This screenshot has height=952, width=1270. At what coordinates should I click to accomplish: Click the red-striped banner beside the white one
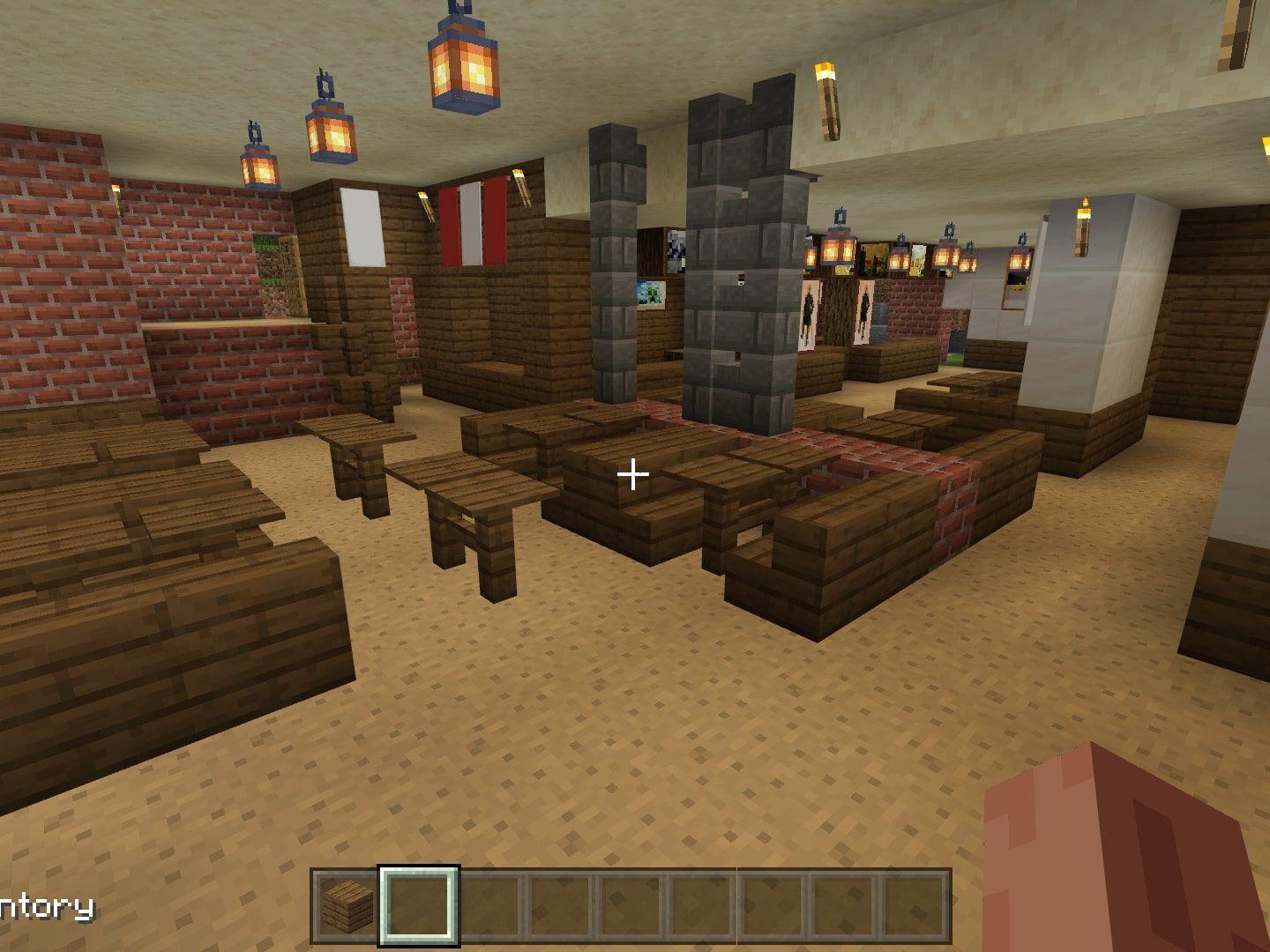(474, 225)
